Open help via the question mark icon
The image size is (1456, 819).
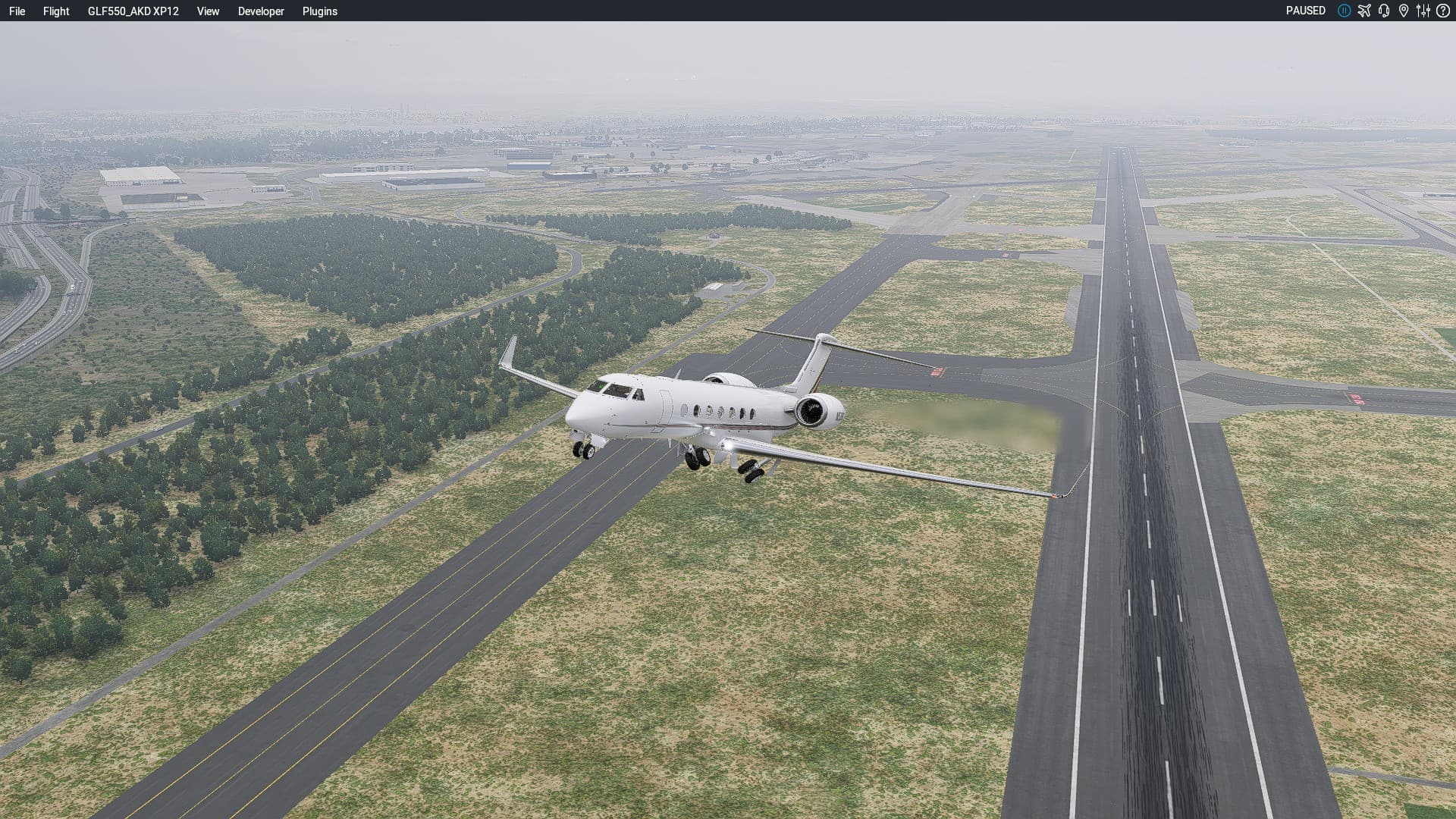(x=1443, y=11)
